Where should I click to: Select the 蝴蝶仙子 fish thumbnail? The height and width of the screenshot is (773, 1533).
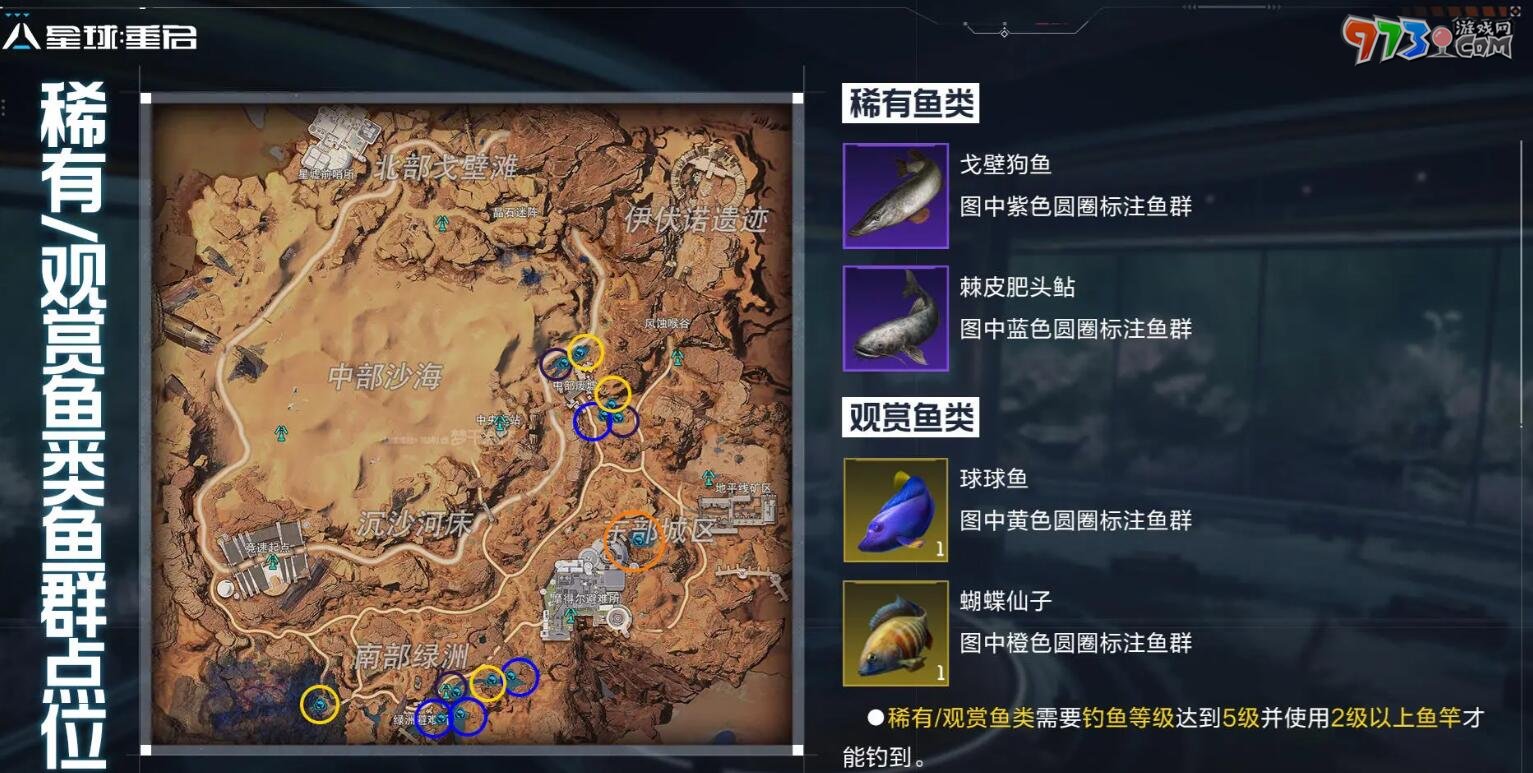pyautogui.click(x=894, y=632)
